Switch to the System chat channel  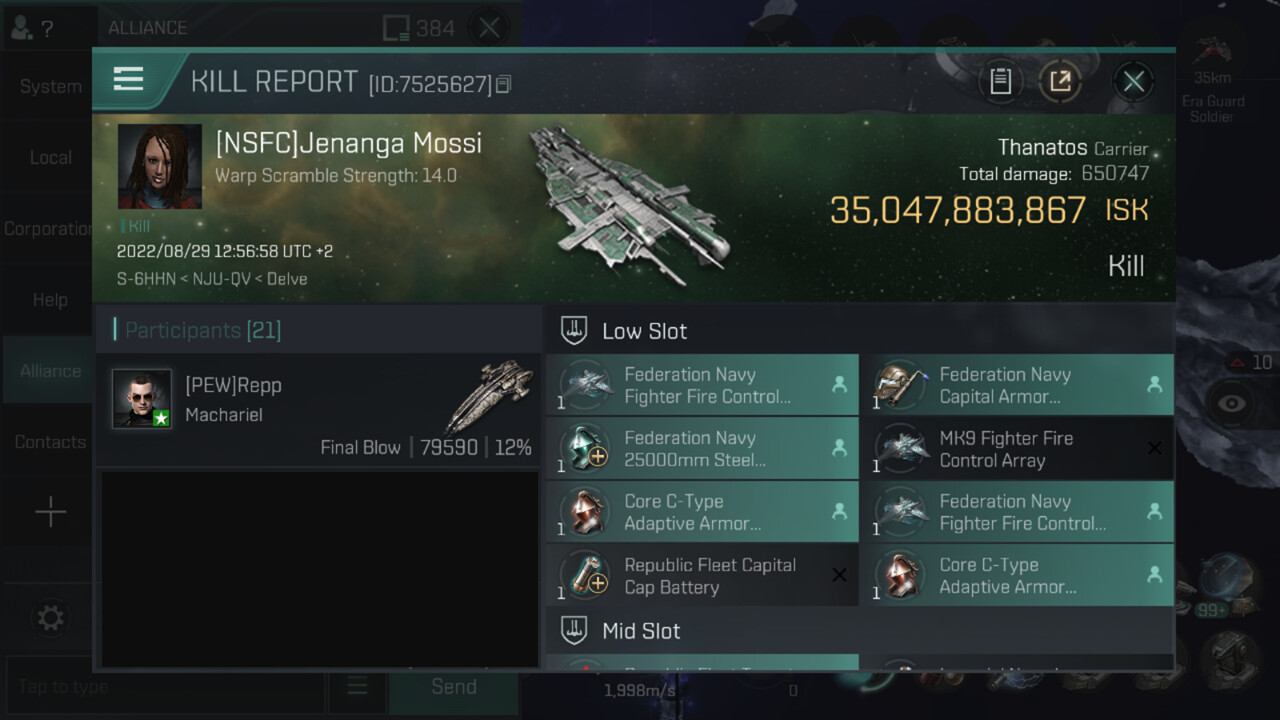(x=50, y=87)
